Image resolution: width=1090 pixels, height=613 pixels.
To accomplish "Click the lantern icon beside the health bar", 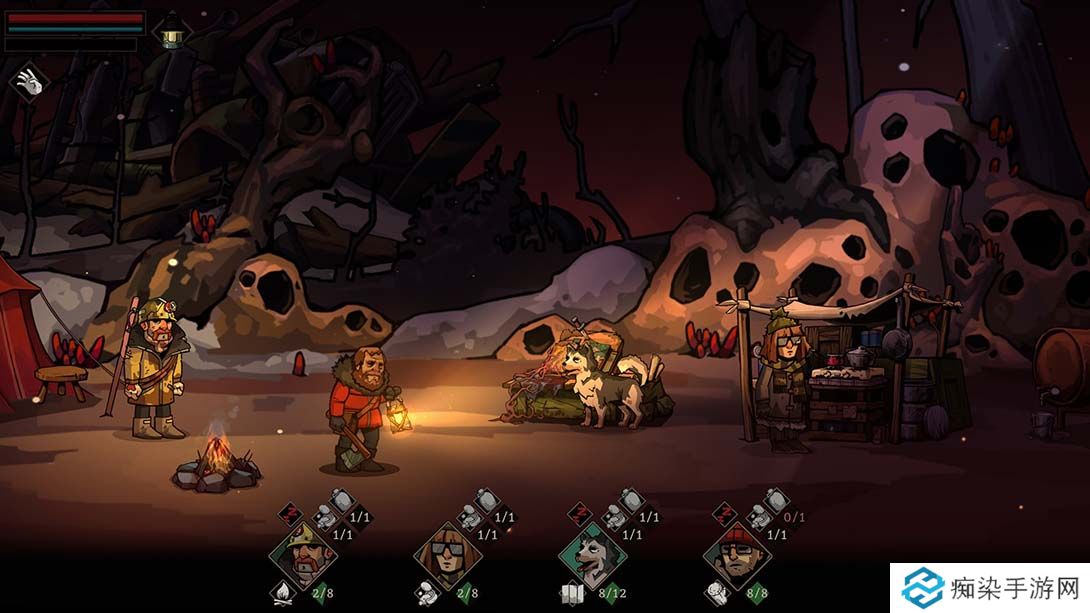I will pyautogui.click(x=173, y=31).
